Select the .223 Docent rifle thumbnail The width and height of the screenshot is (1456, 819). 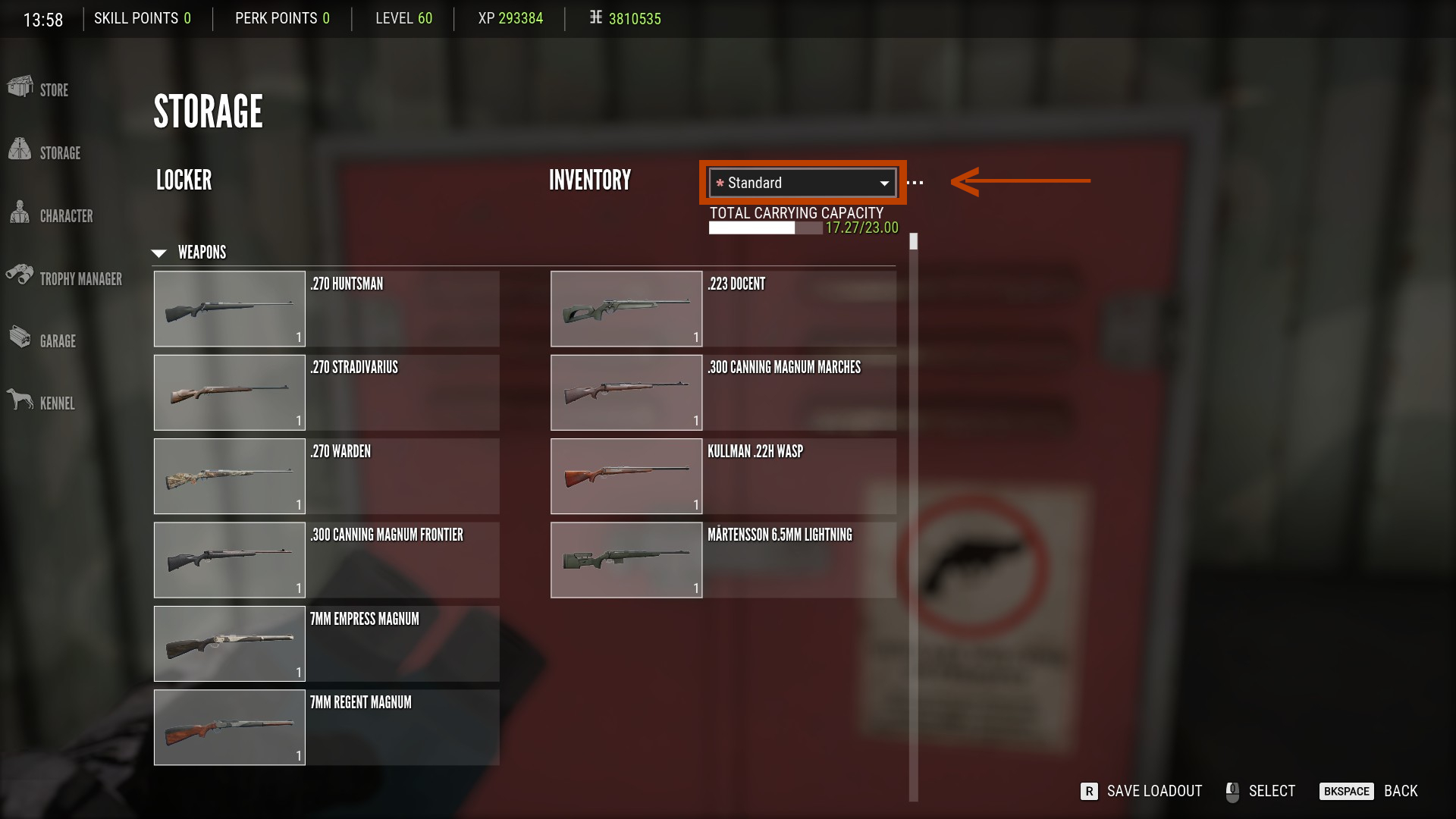[626, 308]
